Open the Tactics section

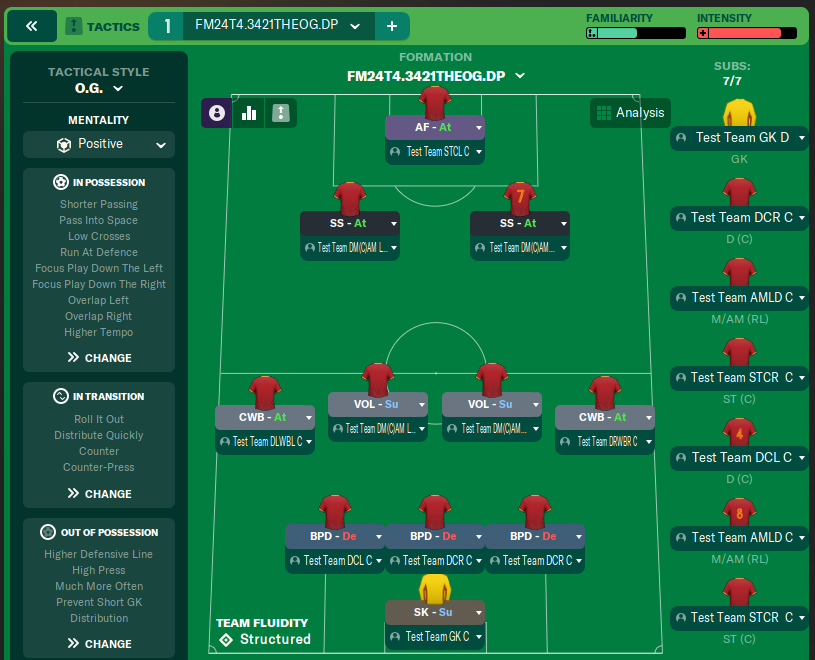point(102,26)
